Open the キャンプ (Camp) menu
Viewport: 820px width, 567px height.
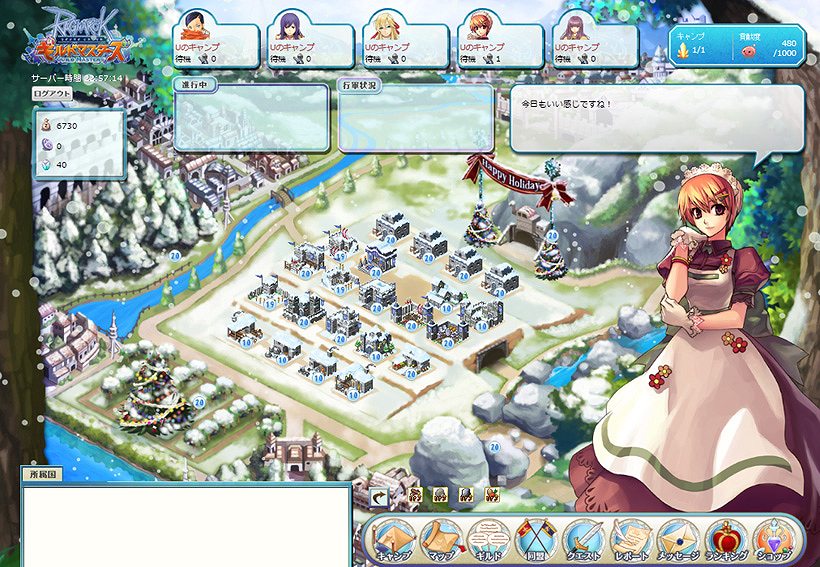391,540
